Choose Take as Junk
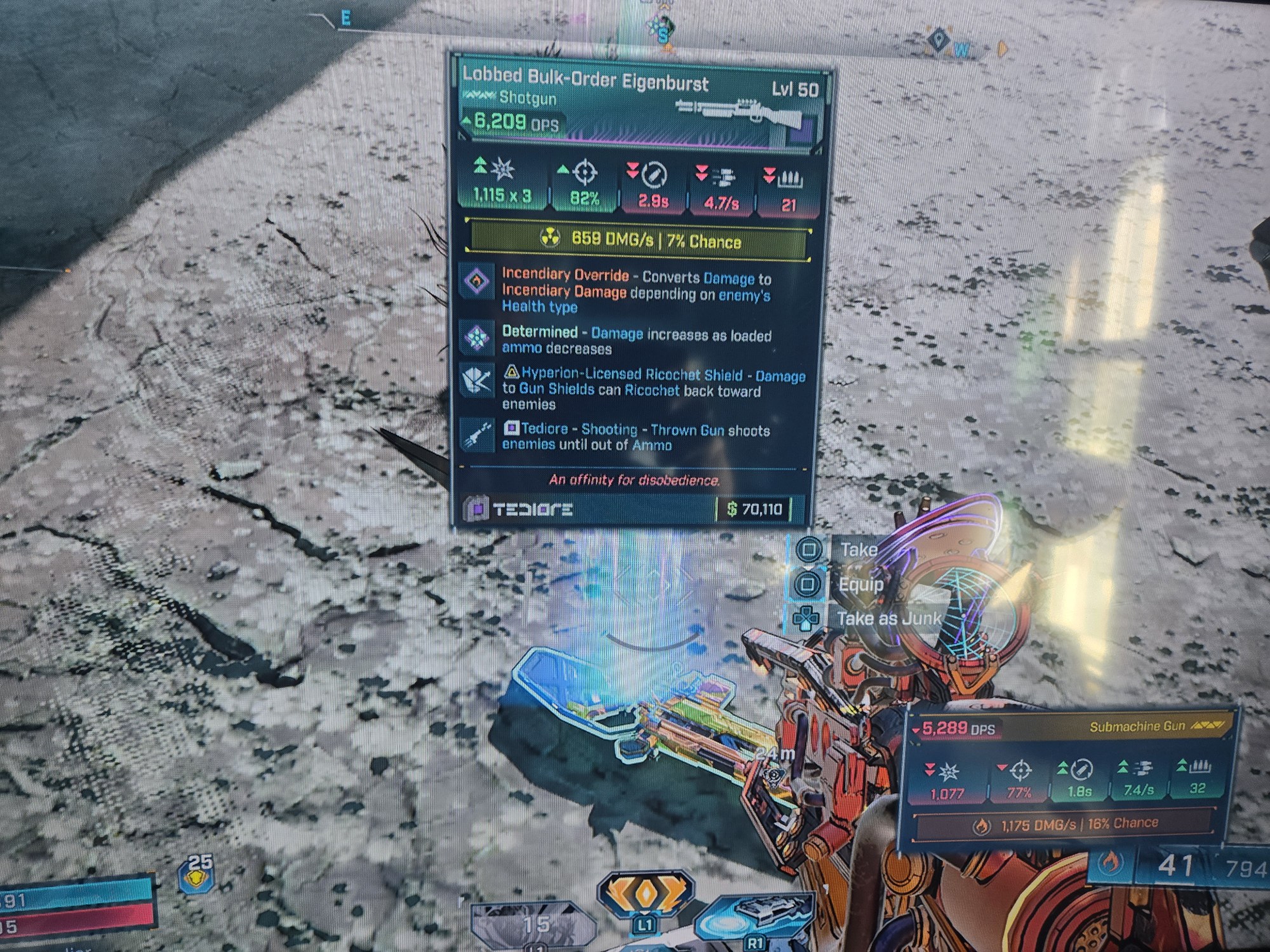 888,618
